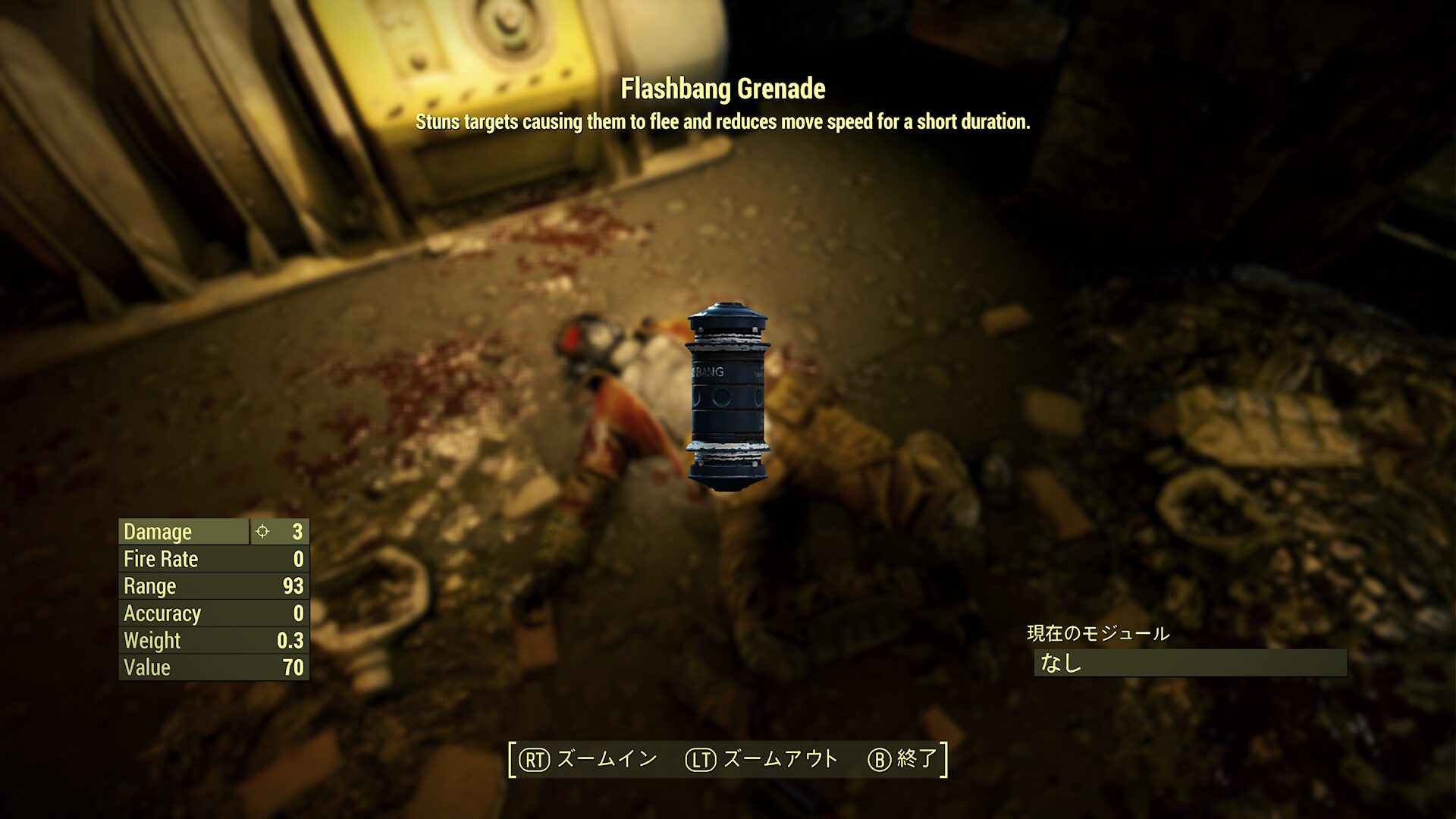The height and width of the screenshot is (819, 1456).
Task: Click the ズームアウト command label
Action: pyautogui.click(x=781, y=757)
